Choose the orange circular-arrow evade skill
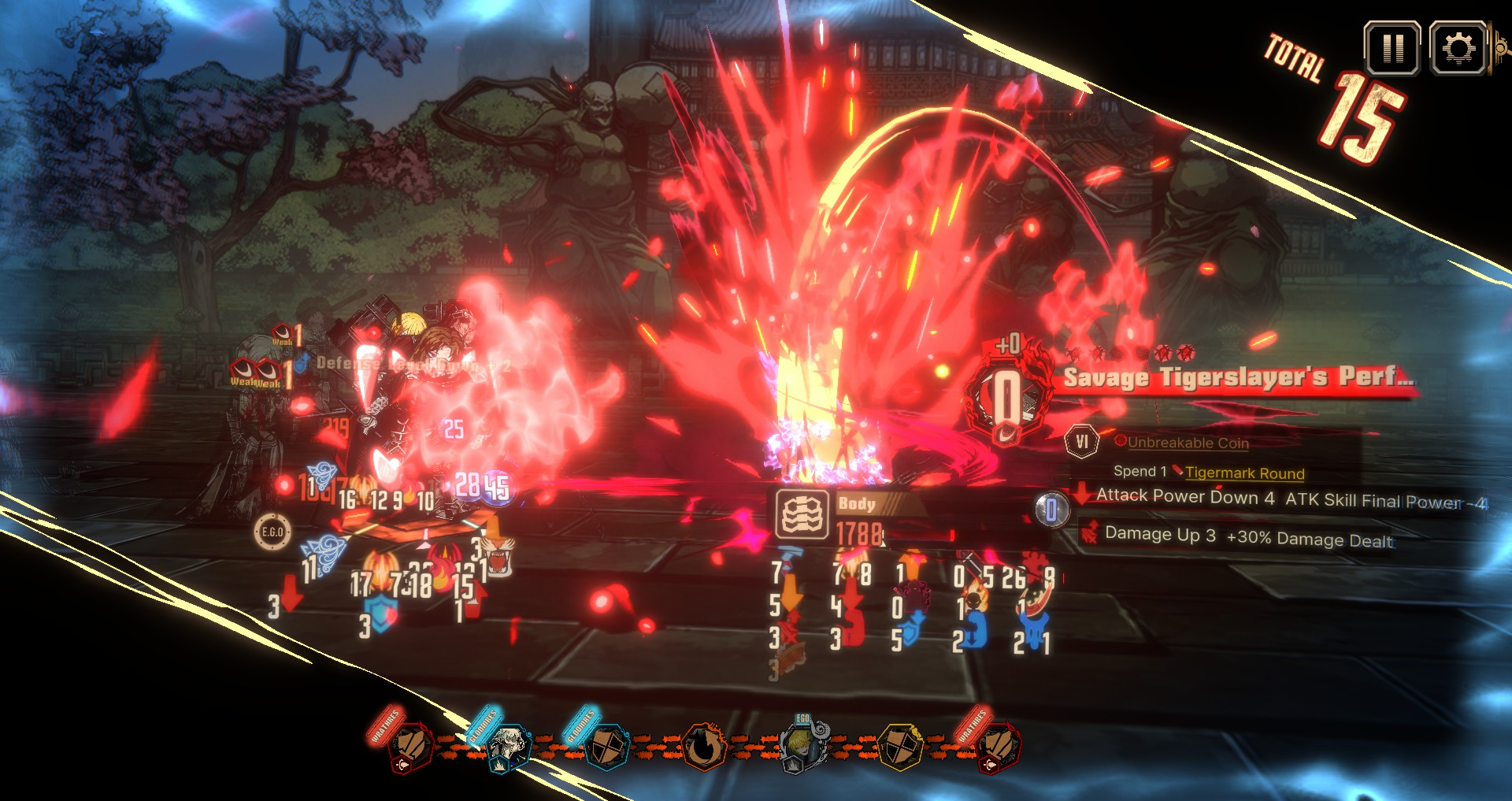1512x801 pixels. click(703, 747)
